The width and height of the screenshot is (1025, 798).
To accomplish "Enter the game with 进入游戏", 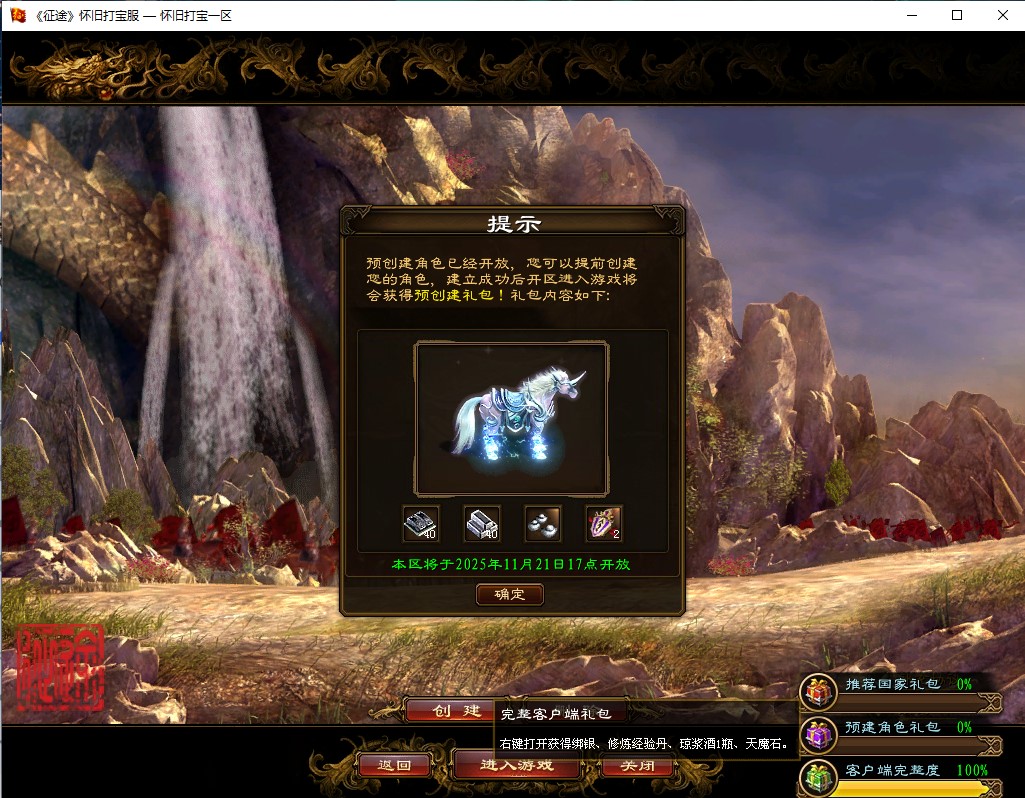I will click(516, 766).
